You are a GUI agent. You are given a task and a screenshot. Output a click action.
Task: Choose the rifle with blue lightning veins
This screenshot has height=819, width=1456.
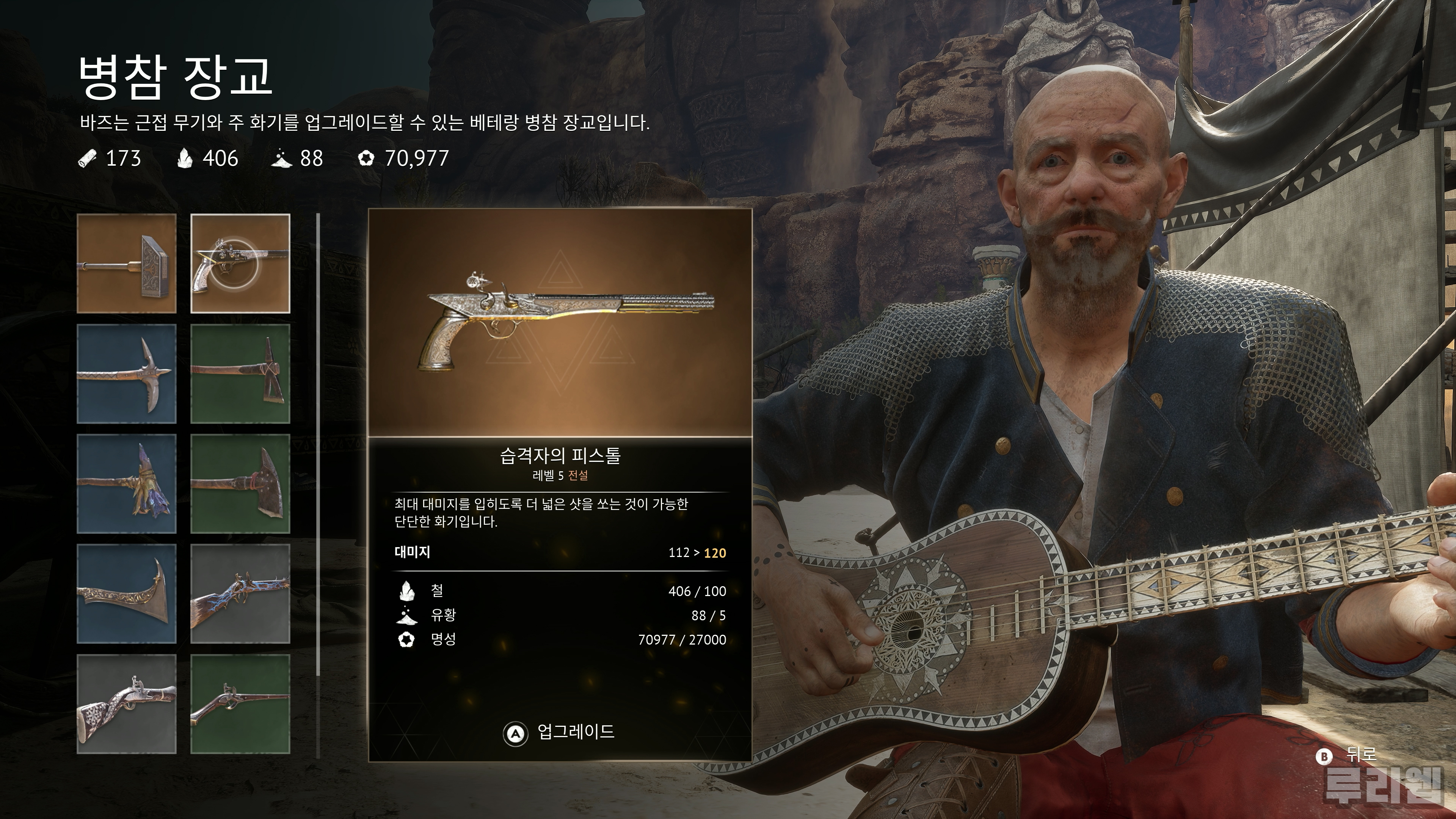point(240,594)
